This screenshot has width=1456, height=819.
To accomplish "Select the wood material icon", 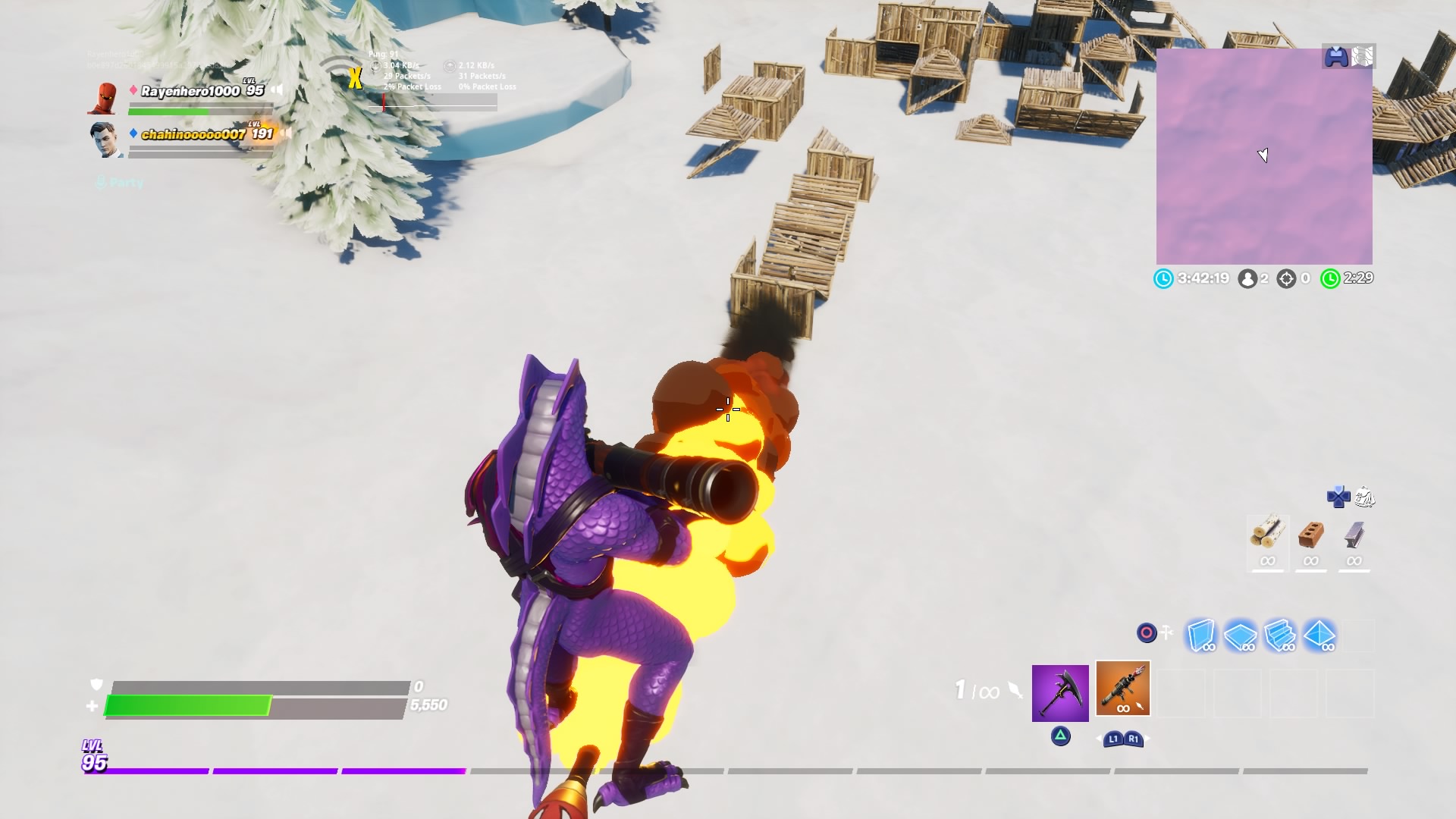I will pos(1267,535).
